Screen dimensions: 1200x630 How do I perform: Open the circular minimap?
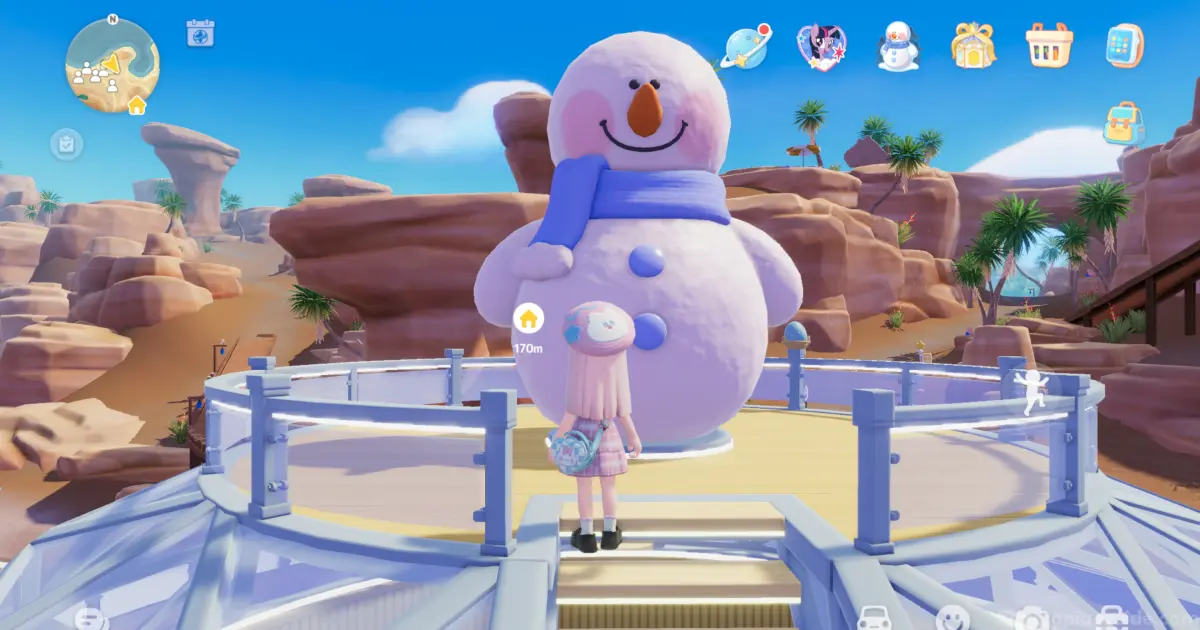[x=111, y=64]
